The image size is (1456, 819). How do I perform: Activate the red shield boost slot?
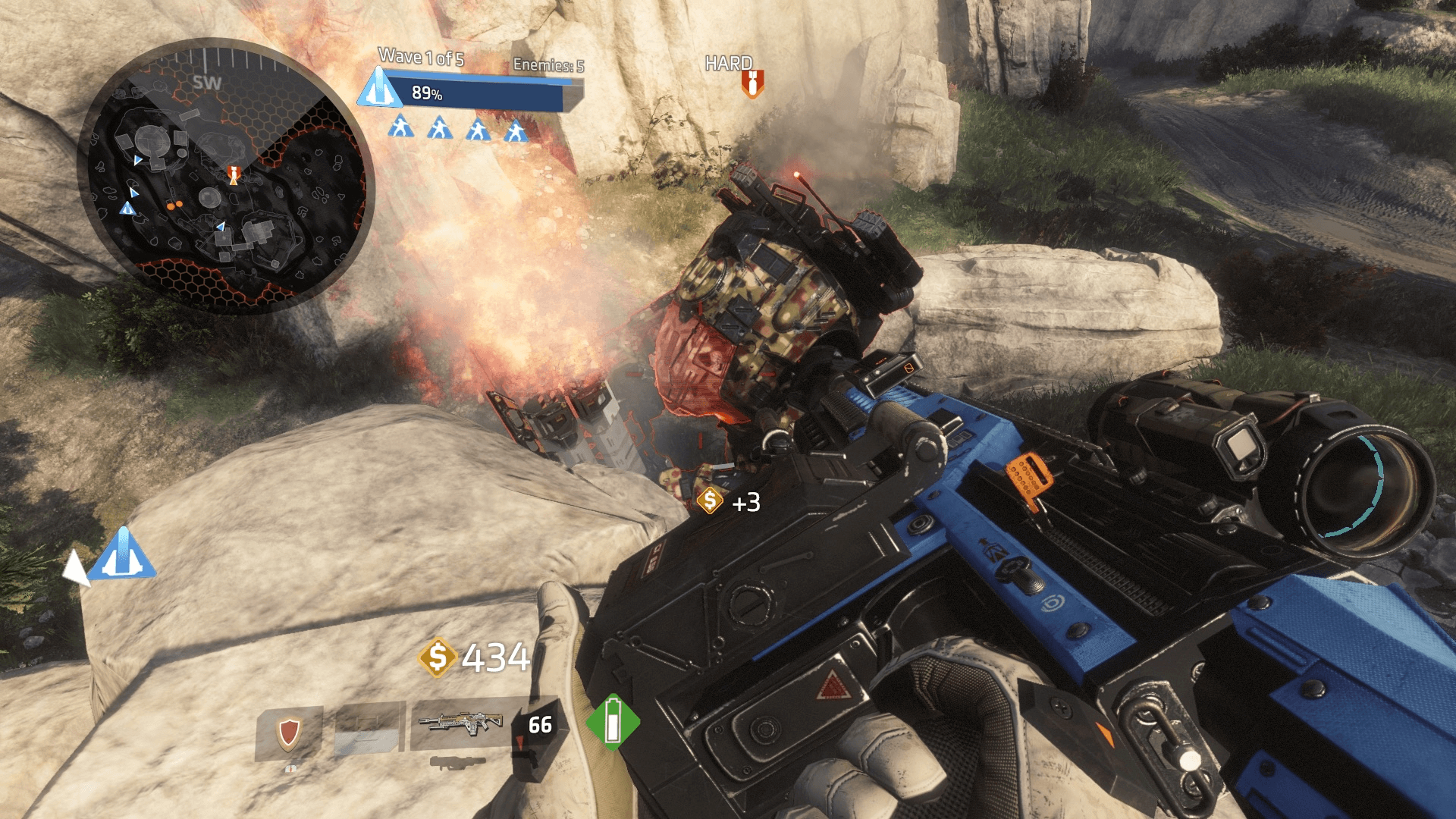(289, 733)
